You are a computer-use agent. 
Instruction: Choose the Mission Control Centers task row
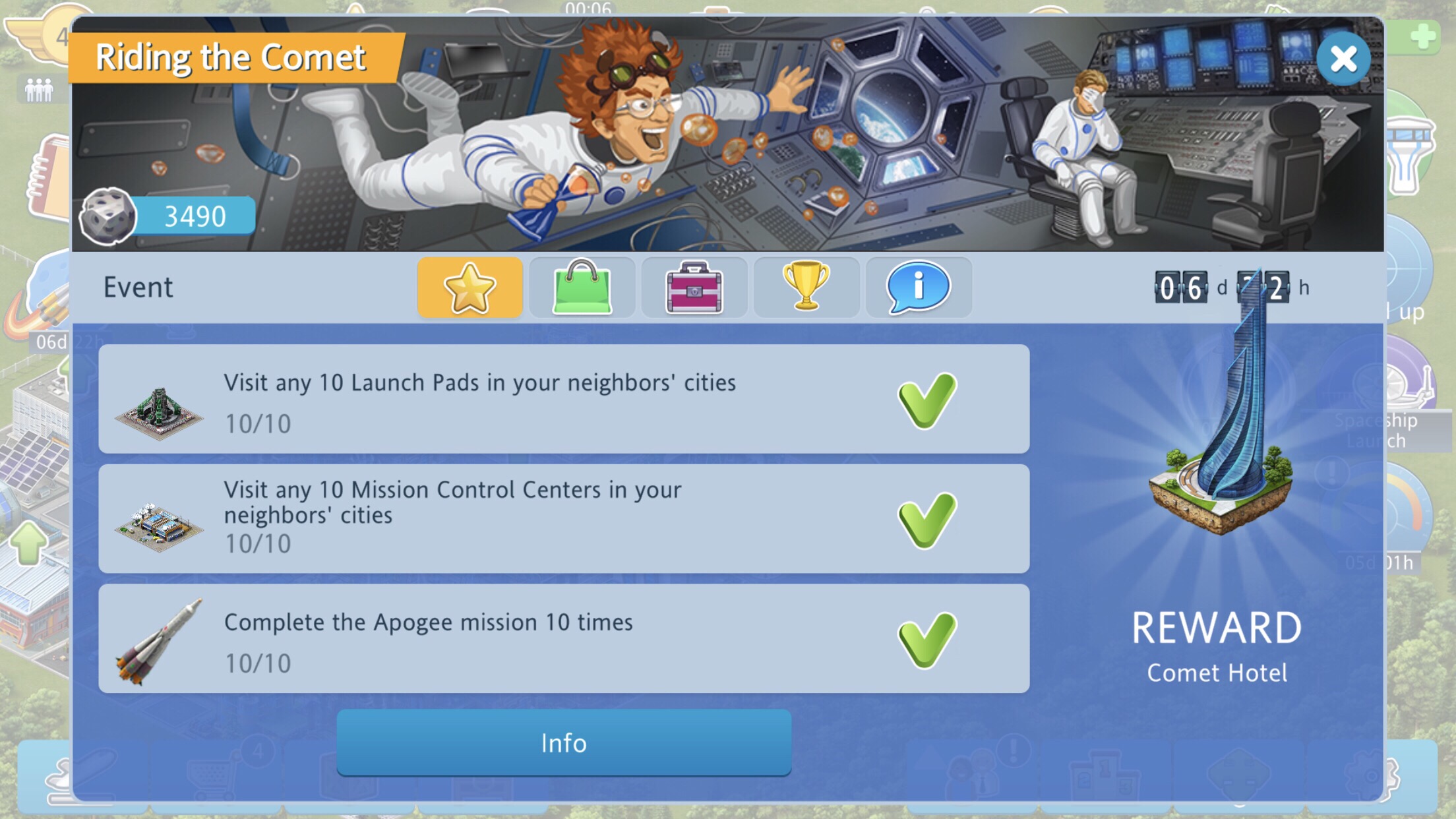coord(564,518)
